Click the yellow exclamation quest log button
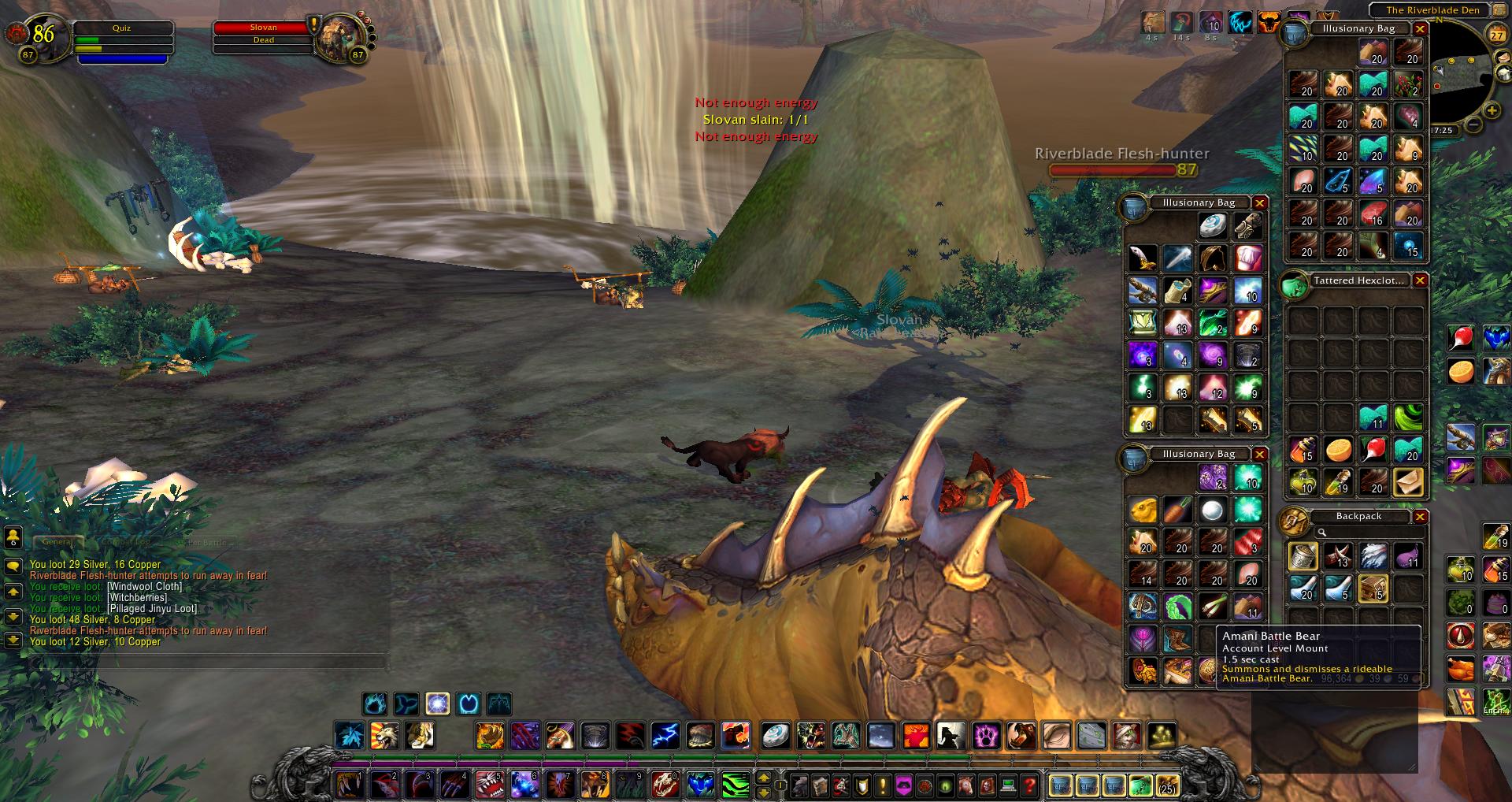This screenshot has height=802, width=1512. [883, 785]
